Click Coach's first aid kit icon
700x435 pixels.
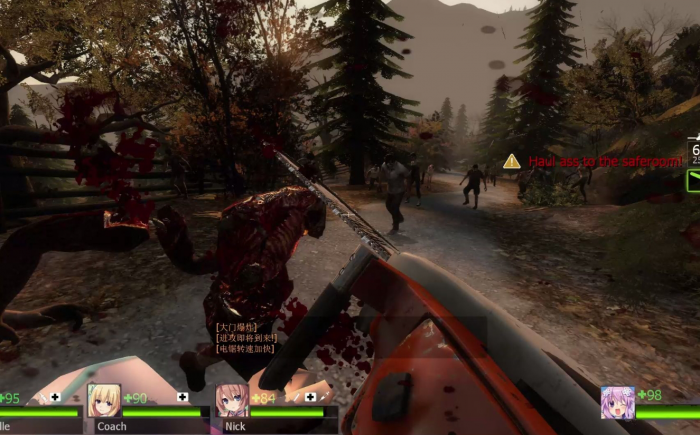pos(182,397)
